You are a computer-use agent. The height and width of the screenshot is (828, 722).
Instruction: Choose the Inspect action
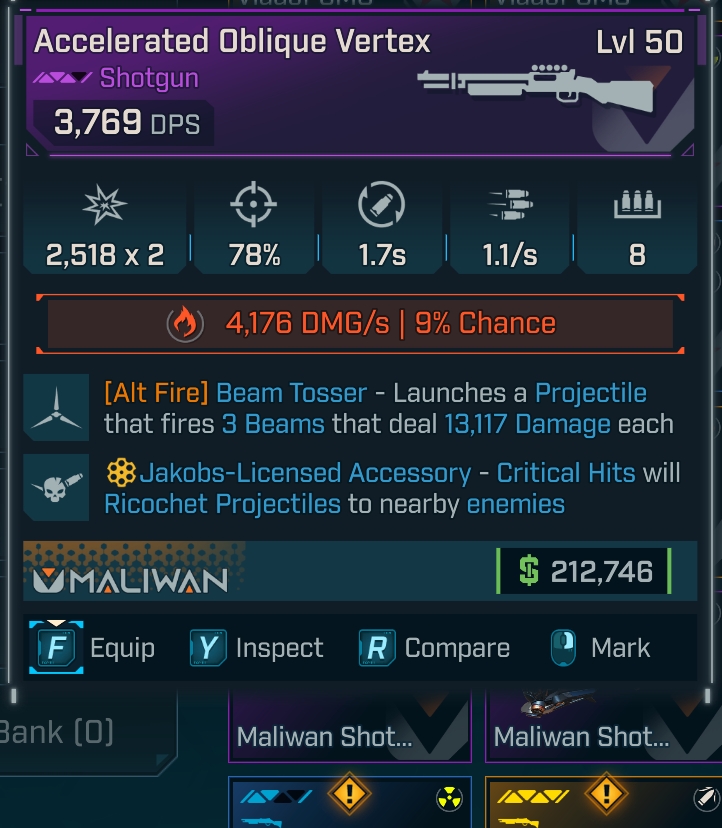257,648
